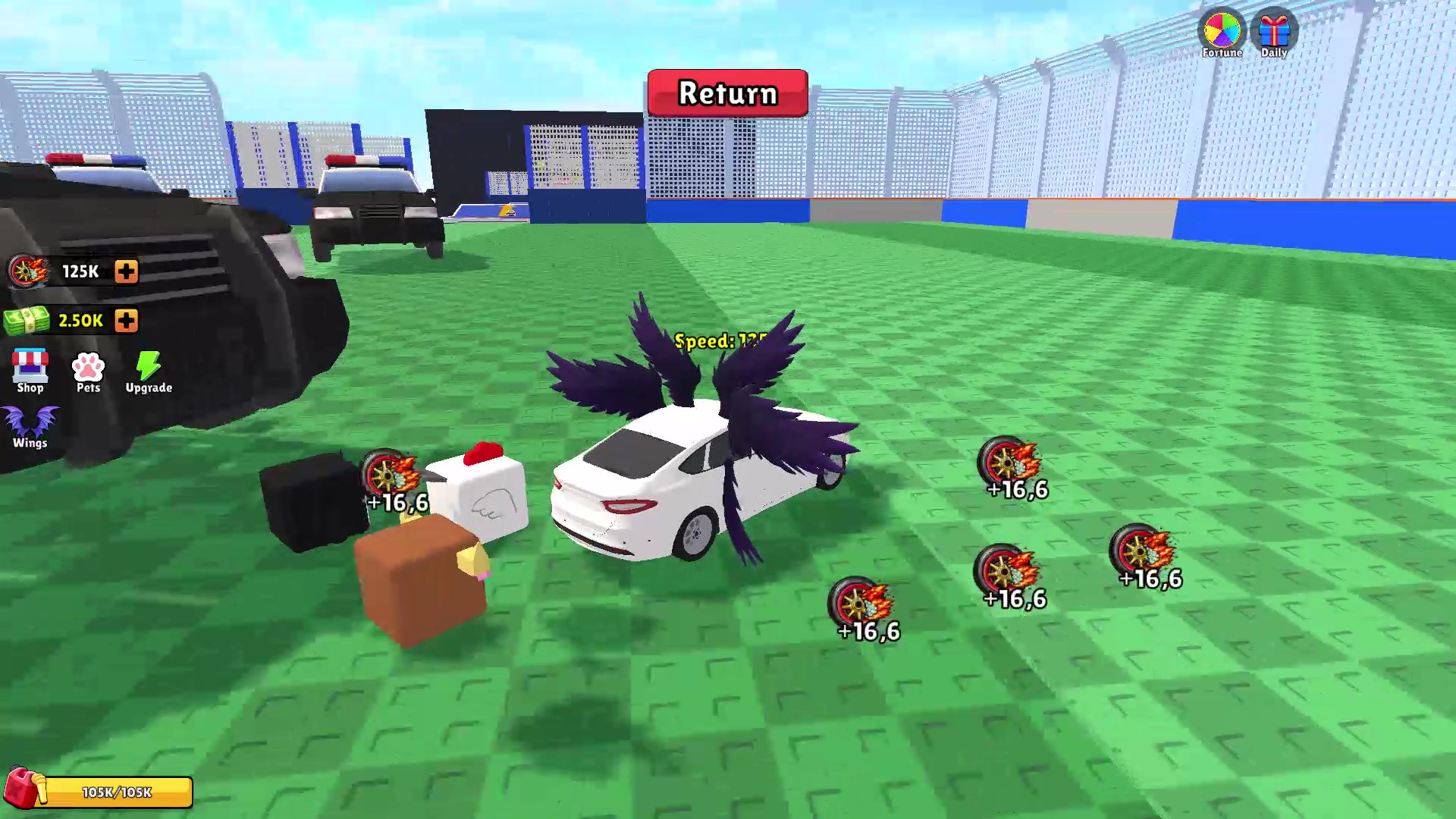Click the Return button

click(x=726, y=93)
